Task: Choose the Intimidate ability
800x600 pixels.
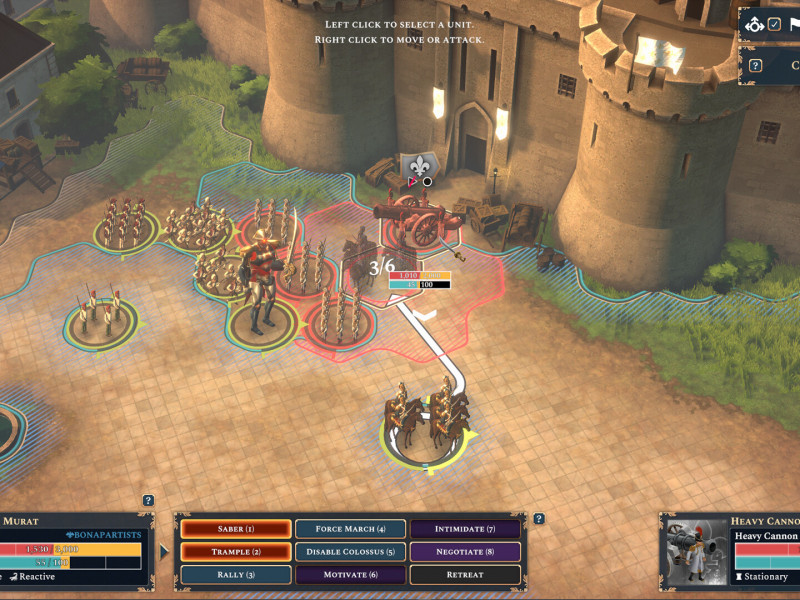Action: (465, 528)
